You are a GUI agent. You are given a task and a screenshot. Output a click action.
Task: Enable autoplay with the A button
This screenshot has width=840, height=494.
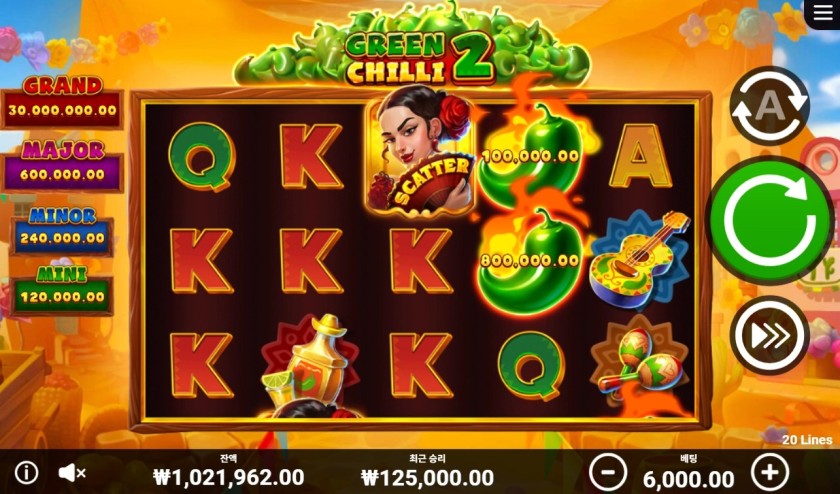click(769, 107)
